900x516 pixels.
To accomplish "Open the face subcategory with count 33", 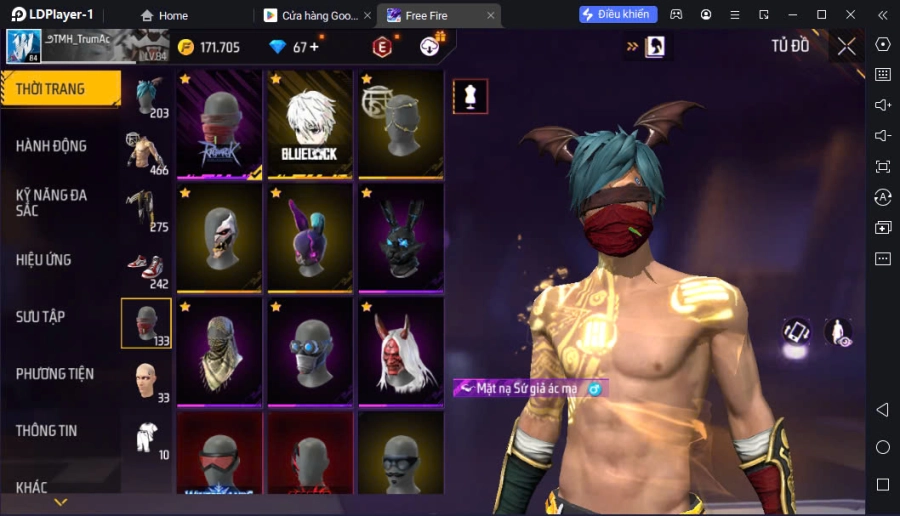I will point(146,380).
